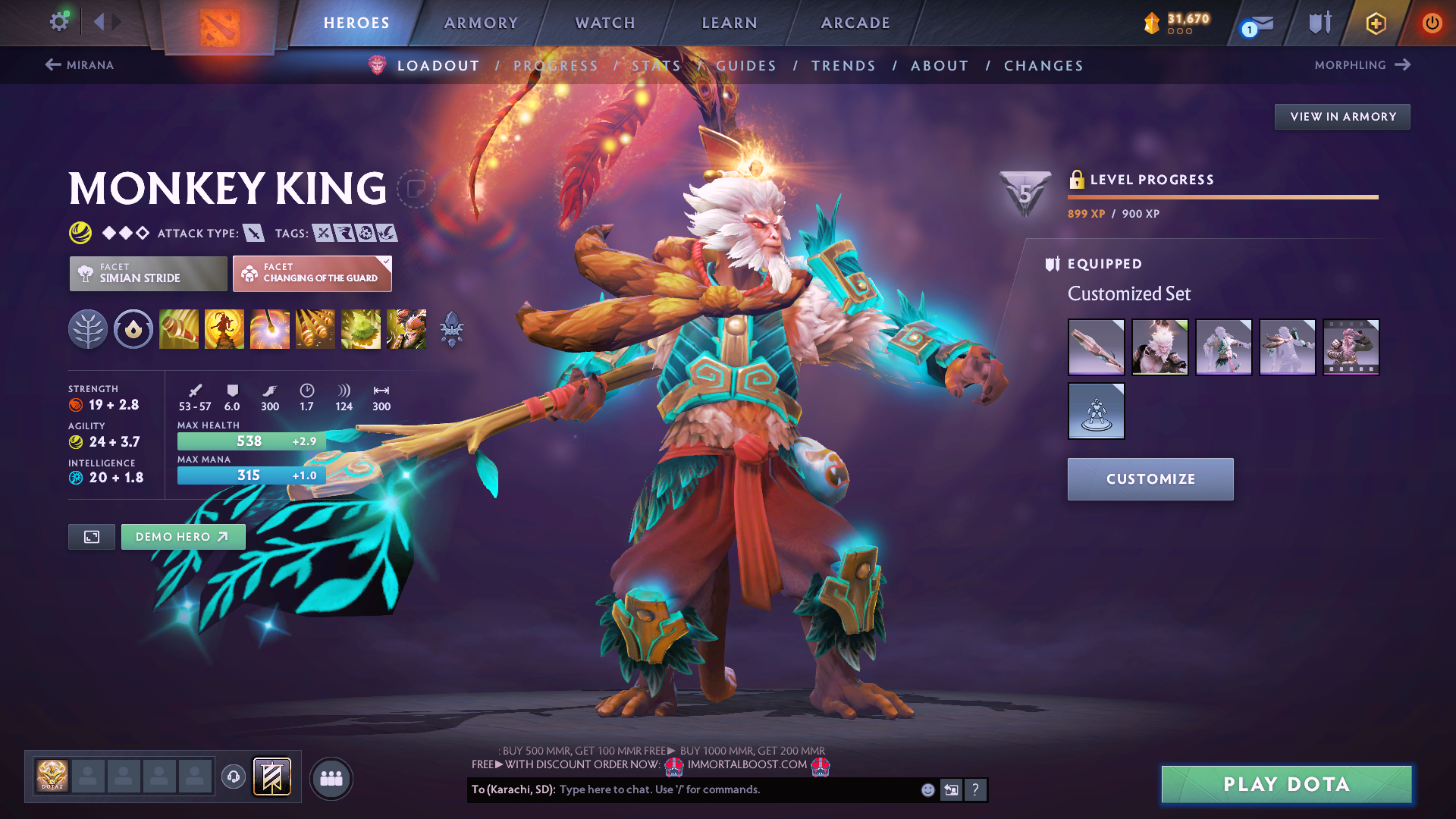The image size is (1456, 819).
Task: Go to previous hero Mirana
Action: [x=80, y=65]
